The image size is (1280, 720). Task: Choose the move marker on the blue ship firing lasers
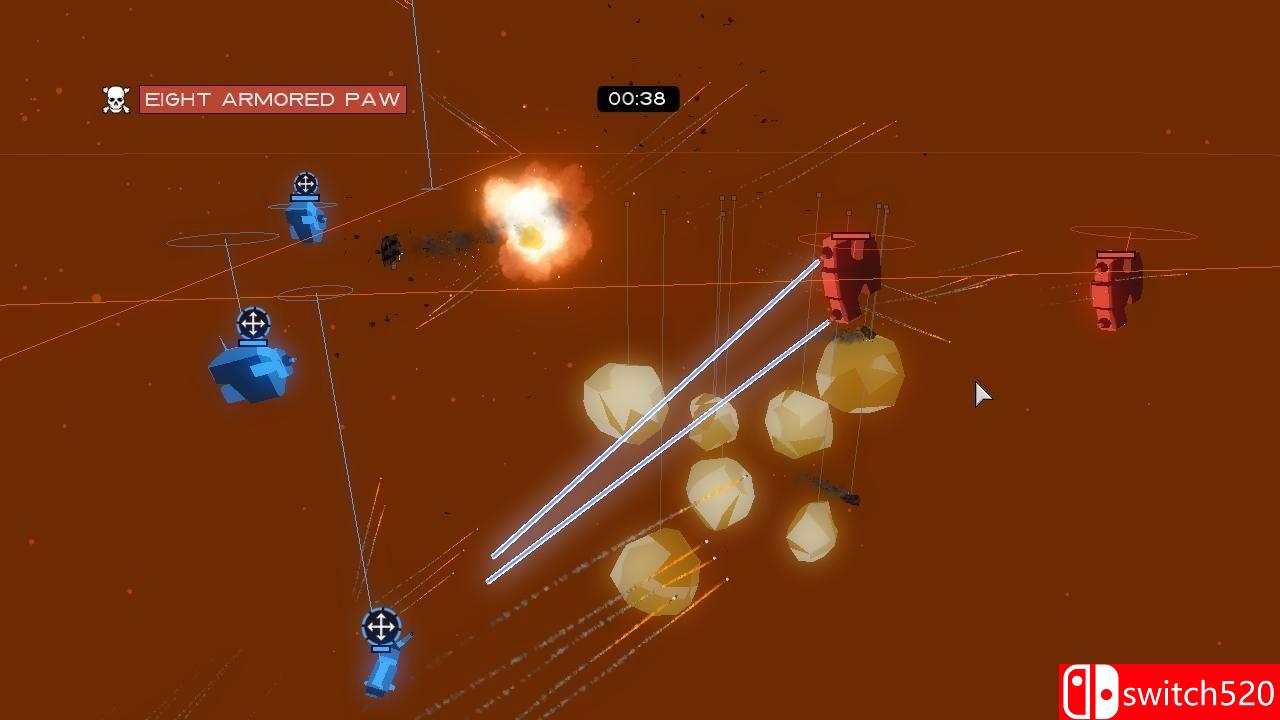click(380, 628)
